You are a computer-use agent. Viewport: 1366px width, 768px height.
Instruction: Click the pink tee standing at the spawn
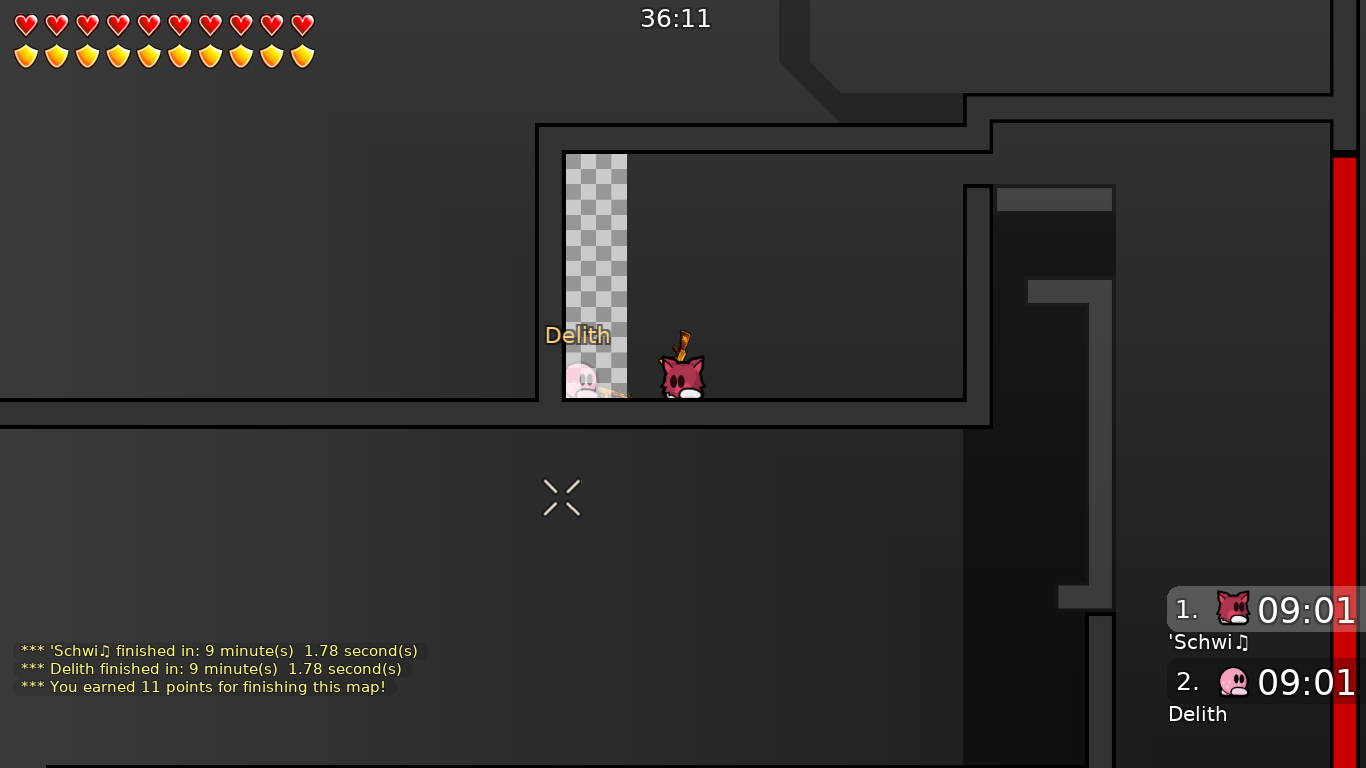[x=583, y=382]
